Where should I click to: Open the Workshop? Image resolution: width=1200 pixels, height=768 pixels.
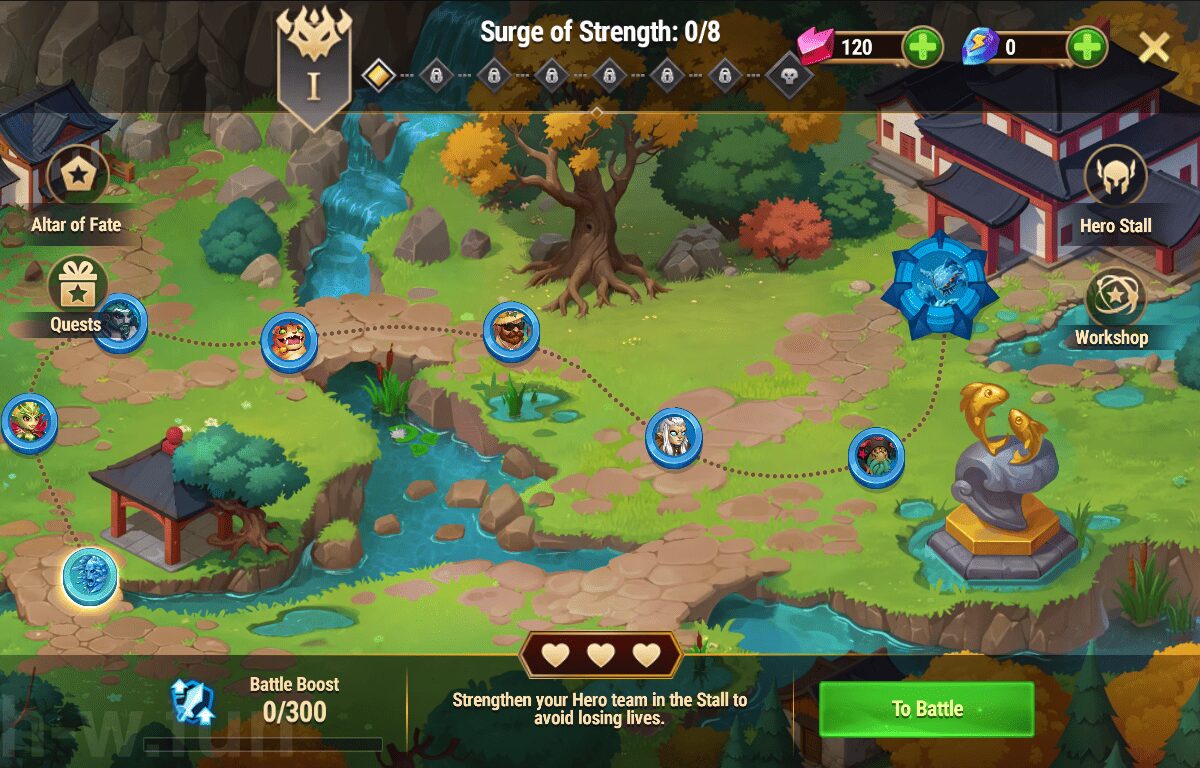1114,297
